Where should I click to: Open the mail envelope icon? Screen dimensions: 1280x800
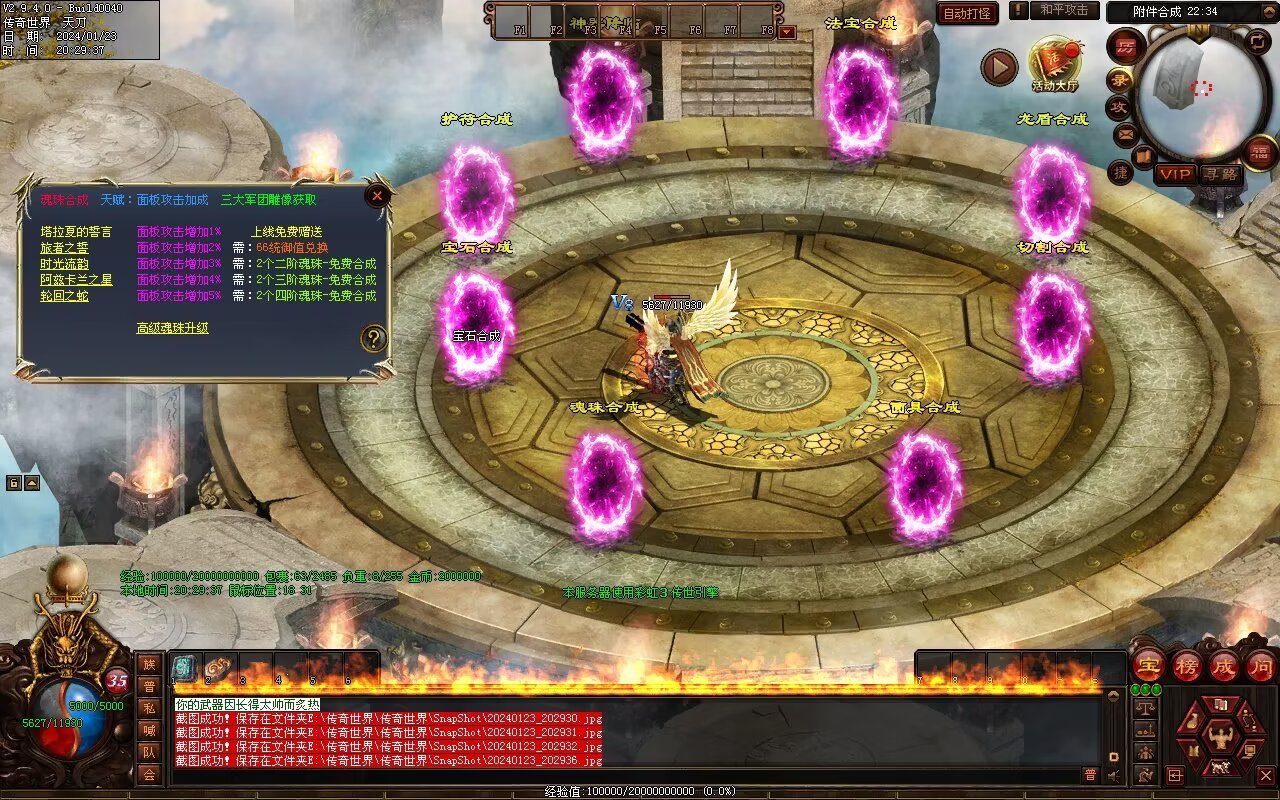1125,134
